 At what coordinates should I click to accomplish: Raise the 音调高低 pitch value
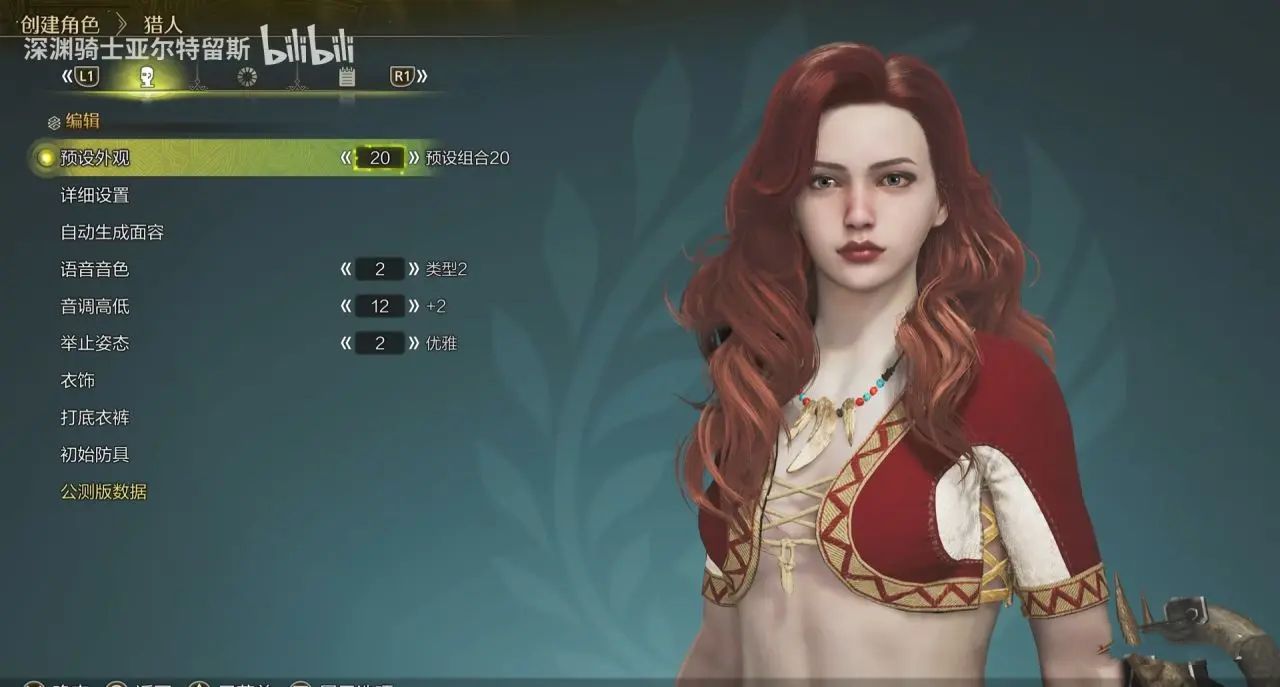pyautogui.click(x=413, y=306)
